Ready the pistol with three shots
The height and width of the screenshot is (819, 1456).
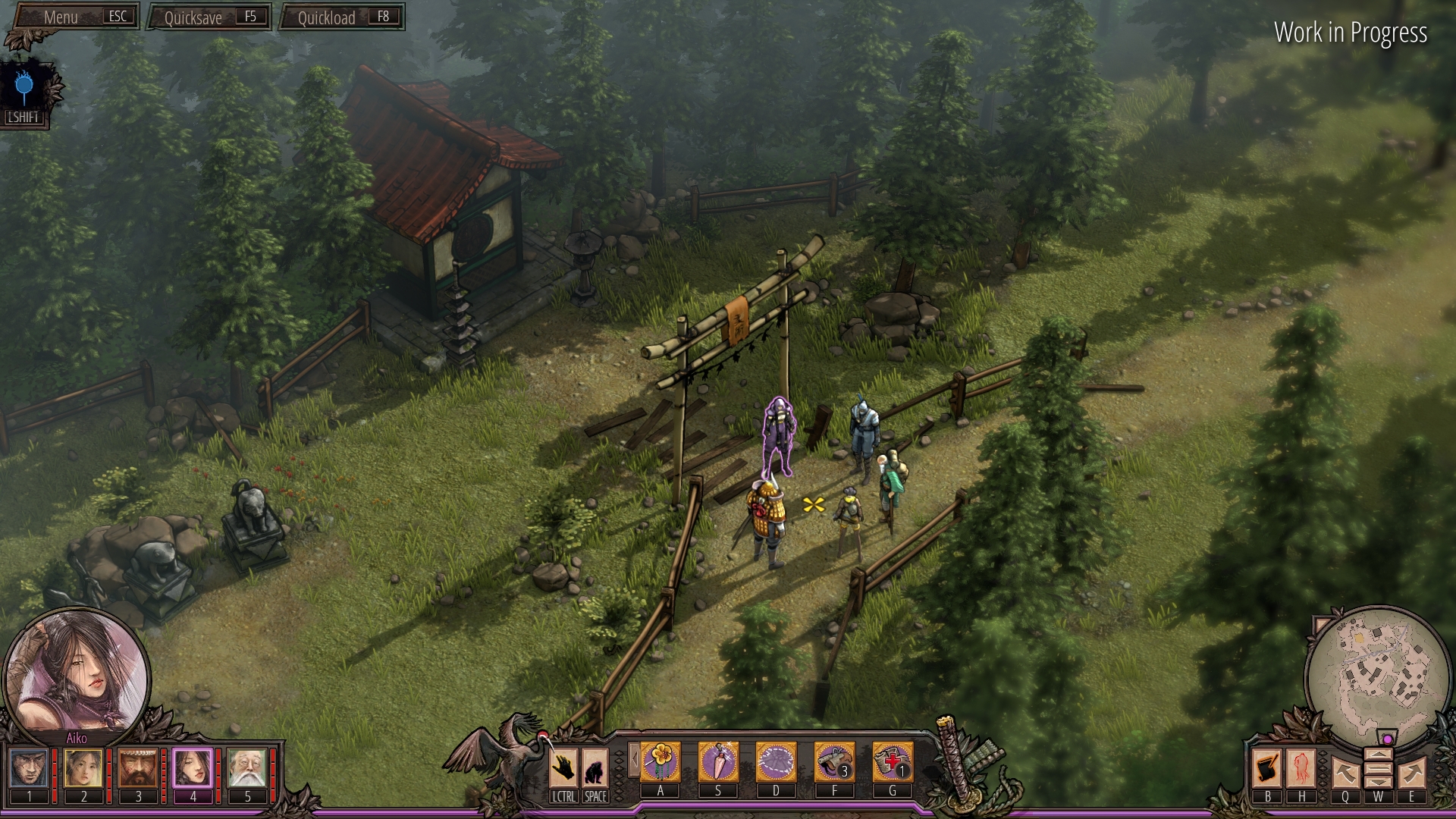click(834, 761)
